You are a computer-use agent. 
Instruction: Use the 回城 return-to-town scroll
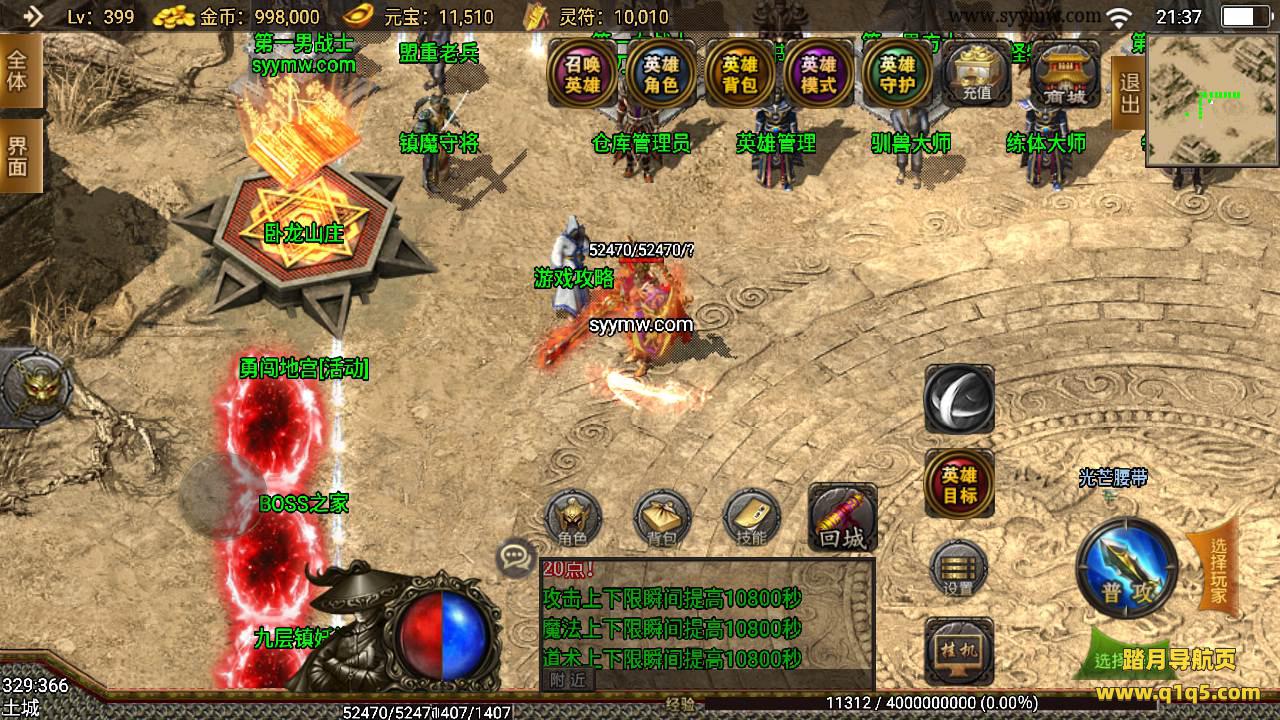pos(842,518)
